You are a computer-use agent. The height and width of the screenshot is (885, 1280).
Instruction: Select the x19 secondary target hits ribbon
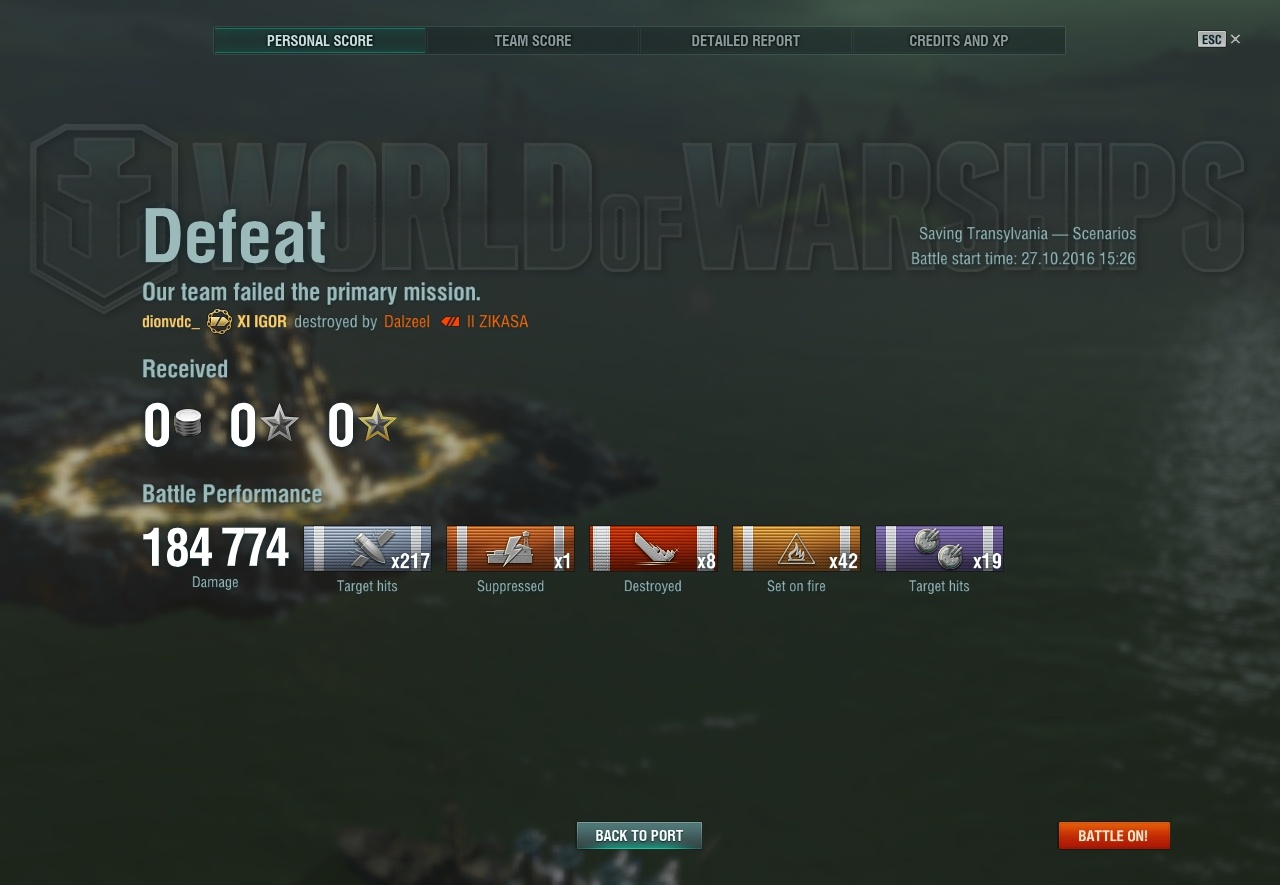pos(939,549)
